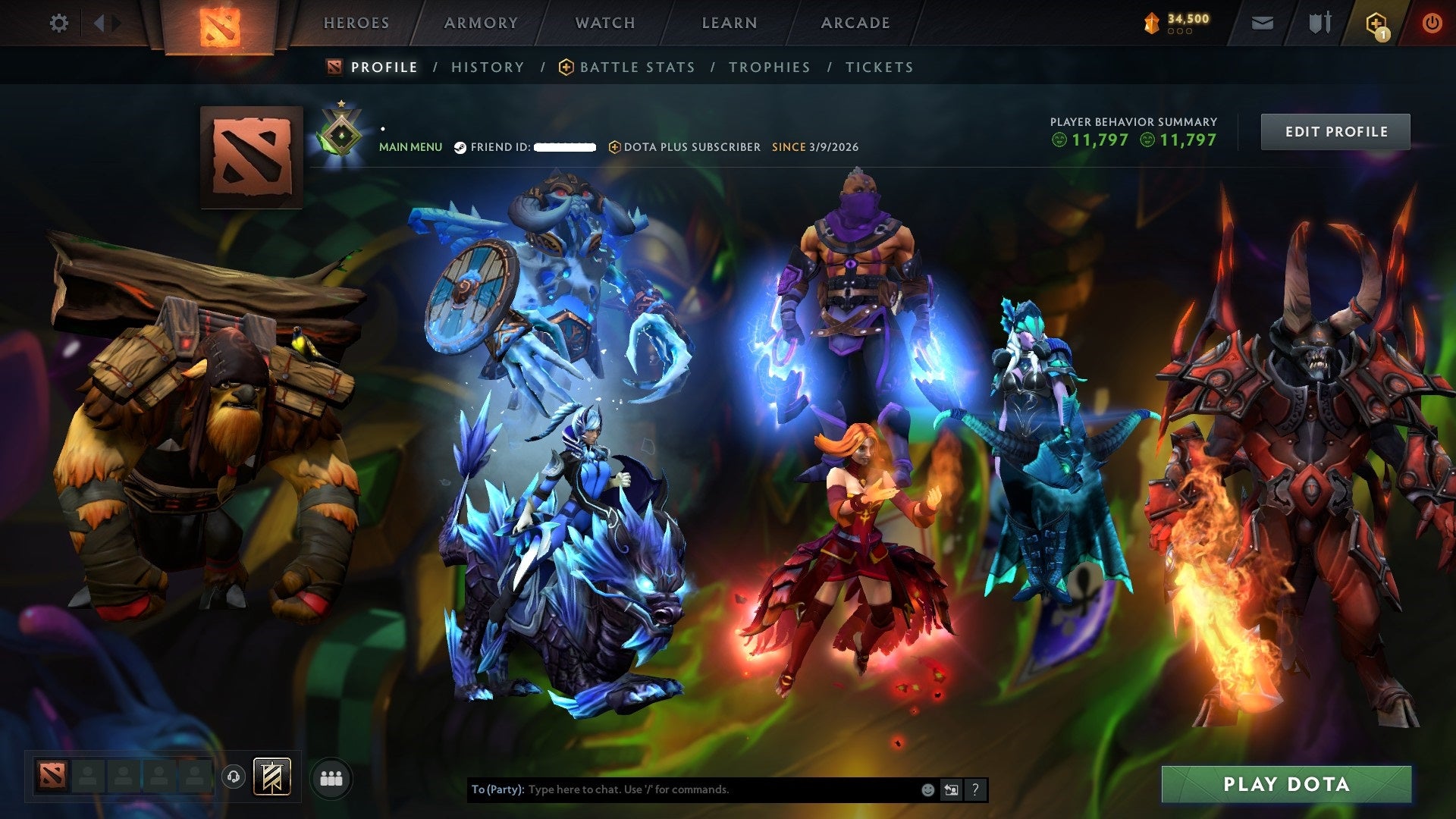Click the chat help question mark
Viewport: 1456px width, 819px height.
click(x=974, y=789)
